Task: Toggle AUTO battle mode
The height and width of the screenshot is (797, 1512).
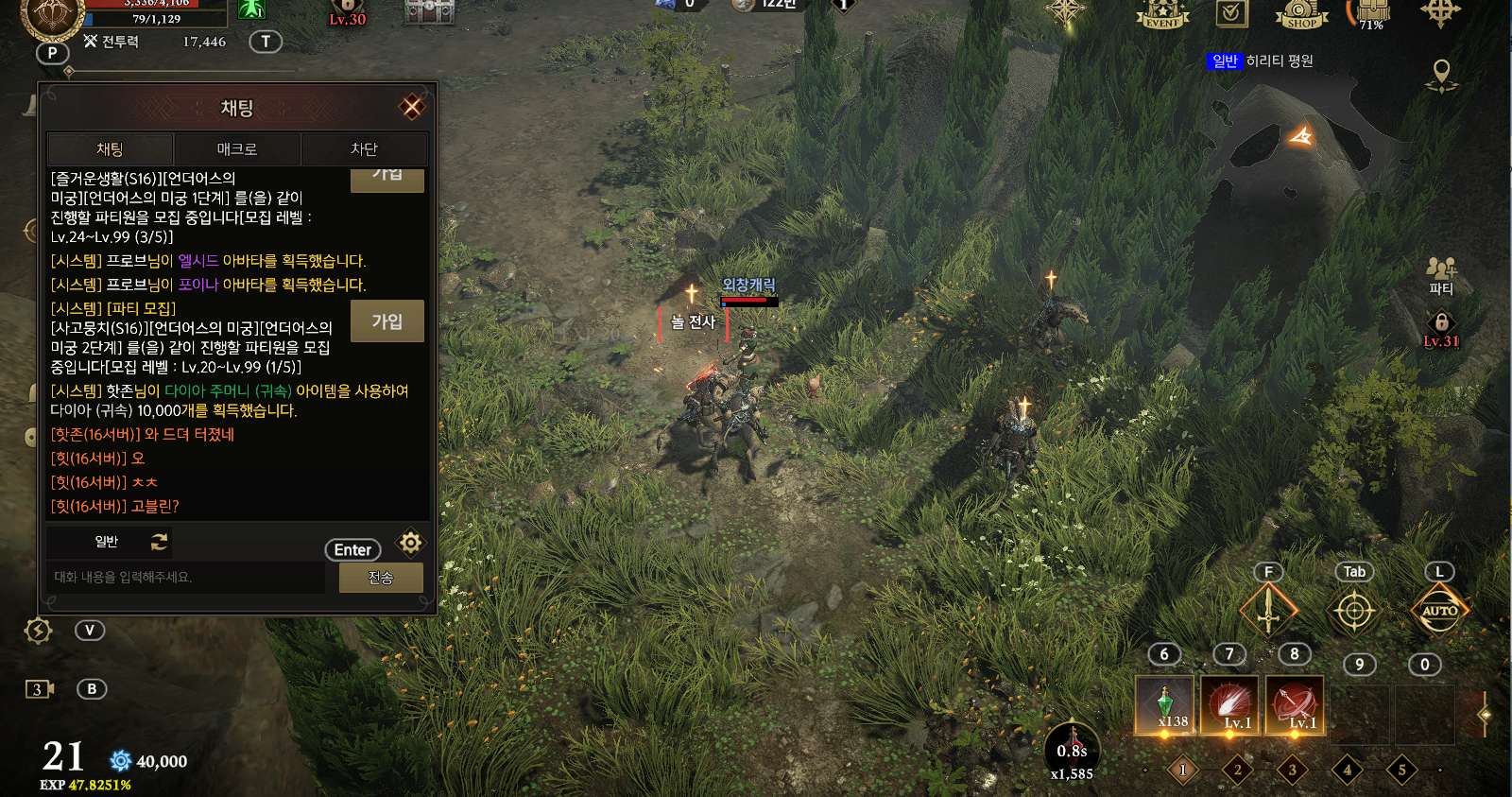Action: tap(1439, 612)
